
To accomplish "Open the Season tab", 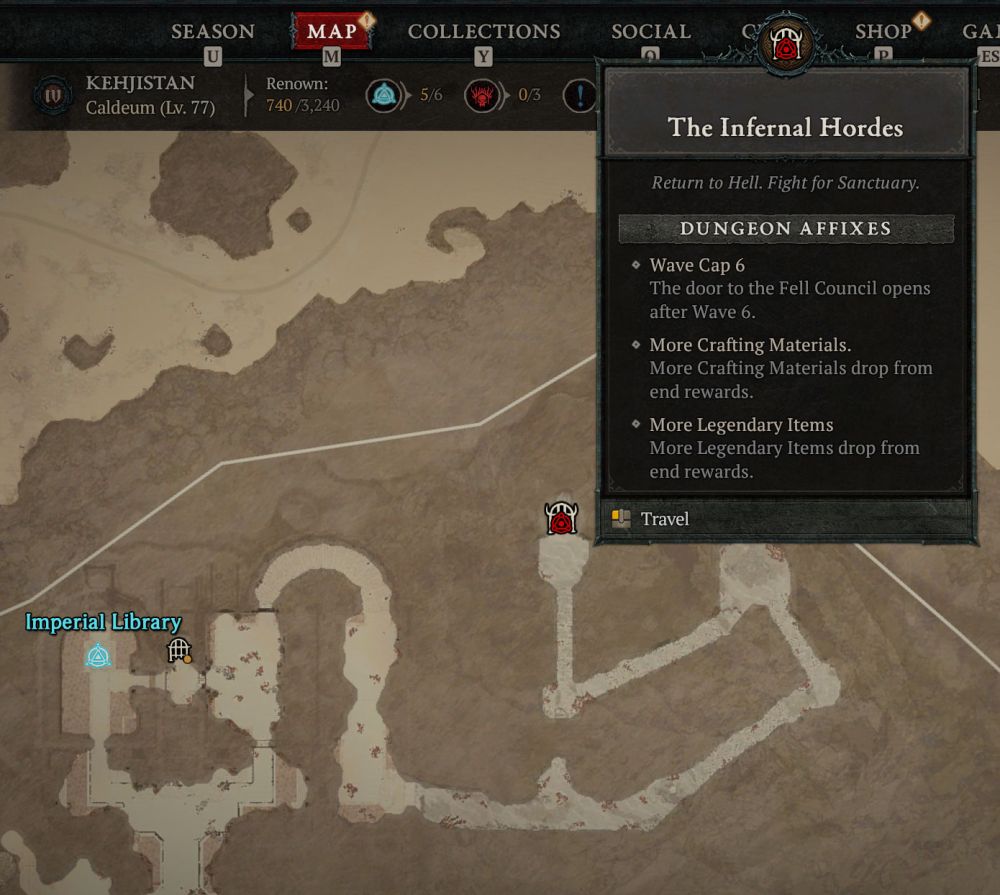I will pos(212,32).
